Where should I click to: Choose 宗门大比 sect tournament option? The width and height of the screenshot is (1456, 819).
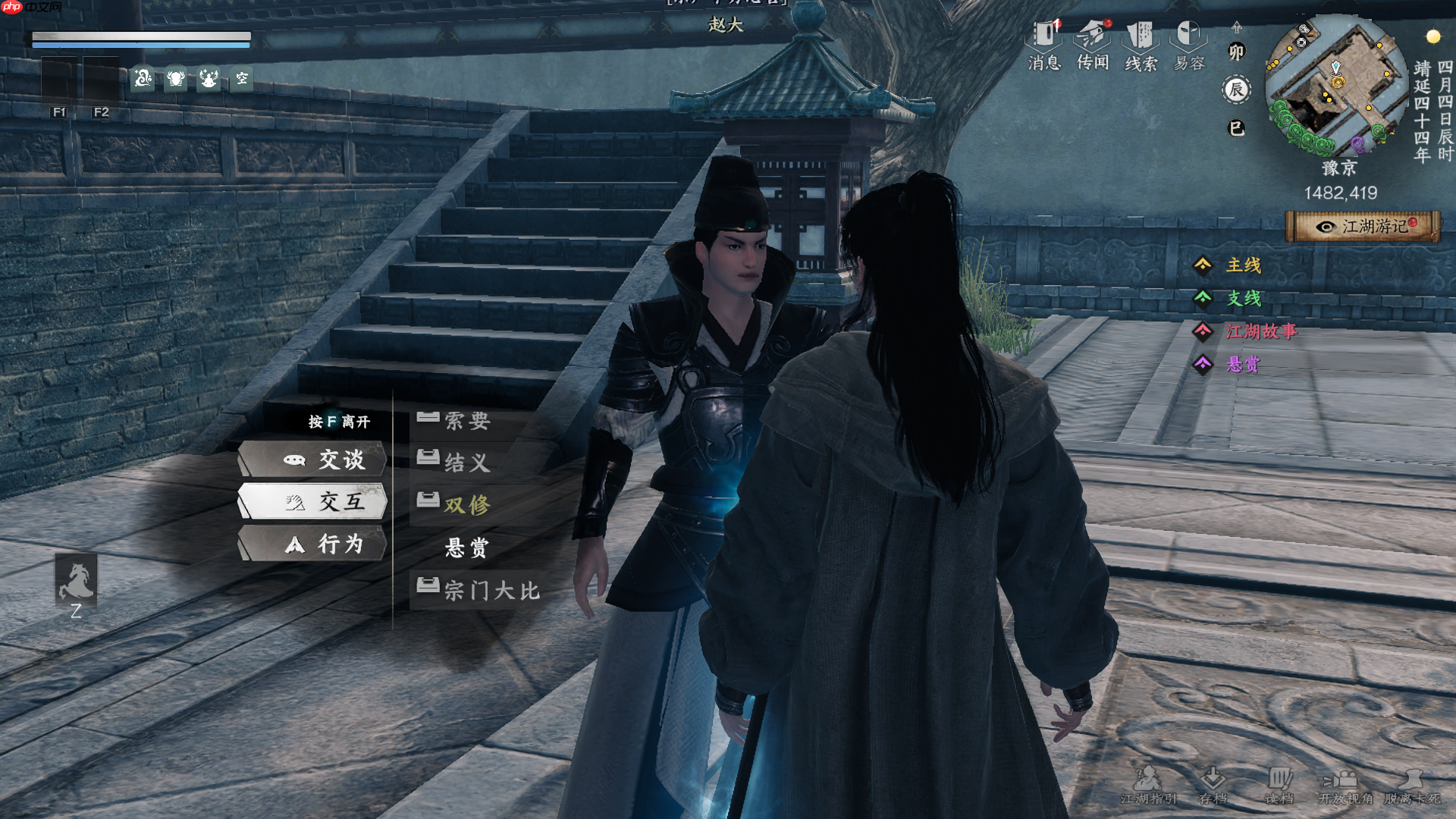coord(491,590)
